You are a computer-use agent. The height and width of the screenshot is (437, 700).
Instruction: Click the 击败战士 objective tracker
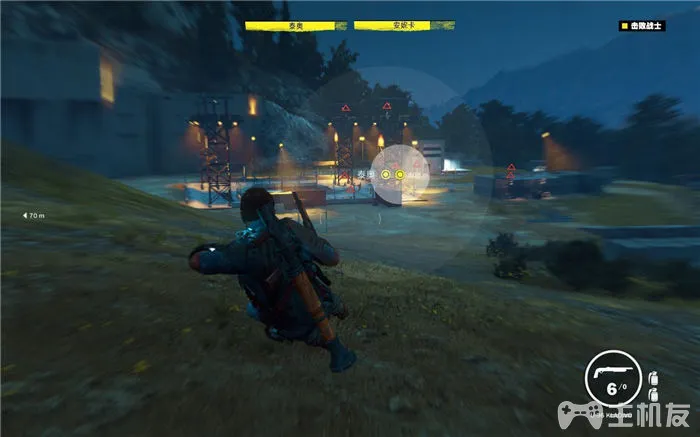[x=642, y=27]
